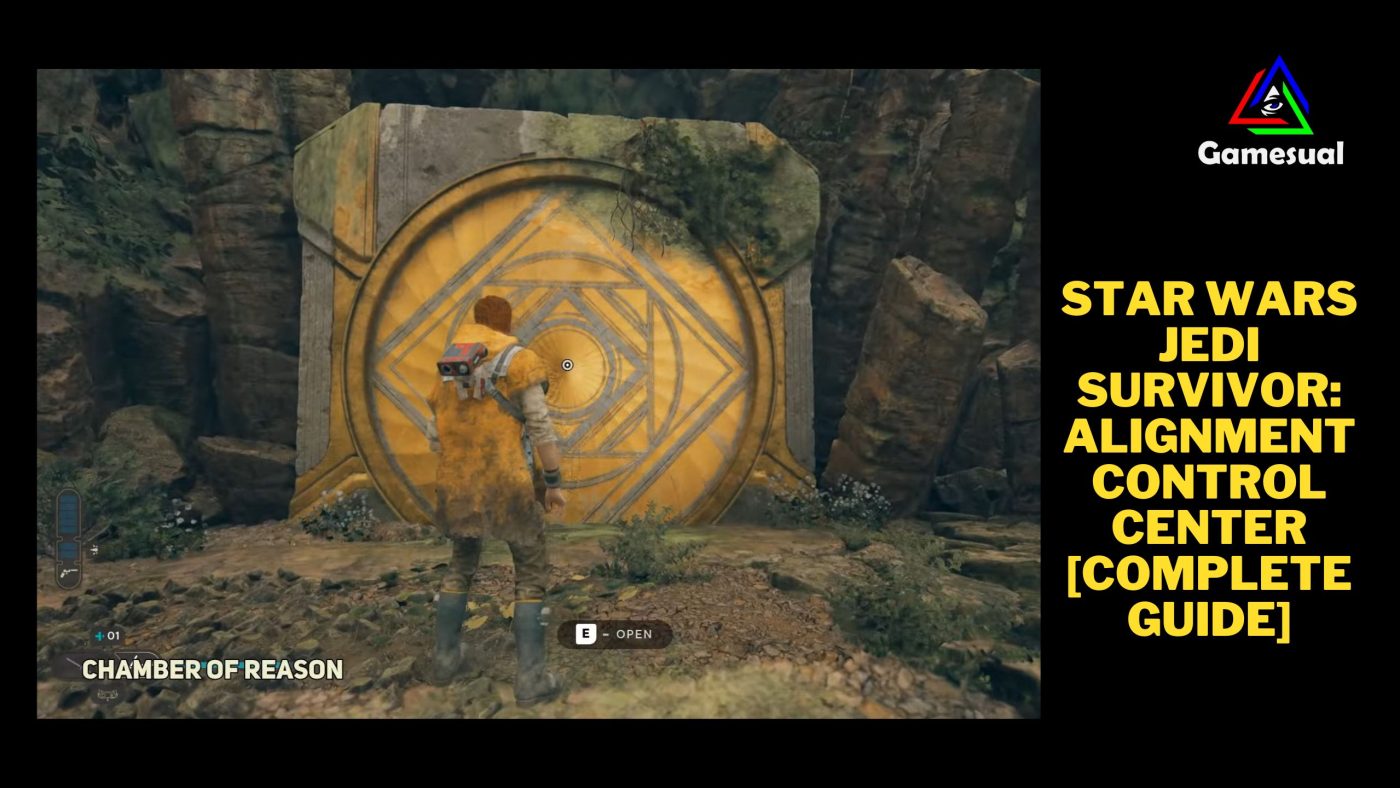Click the white E key prompt icon

[586, 634]
